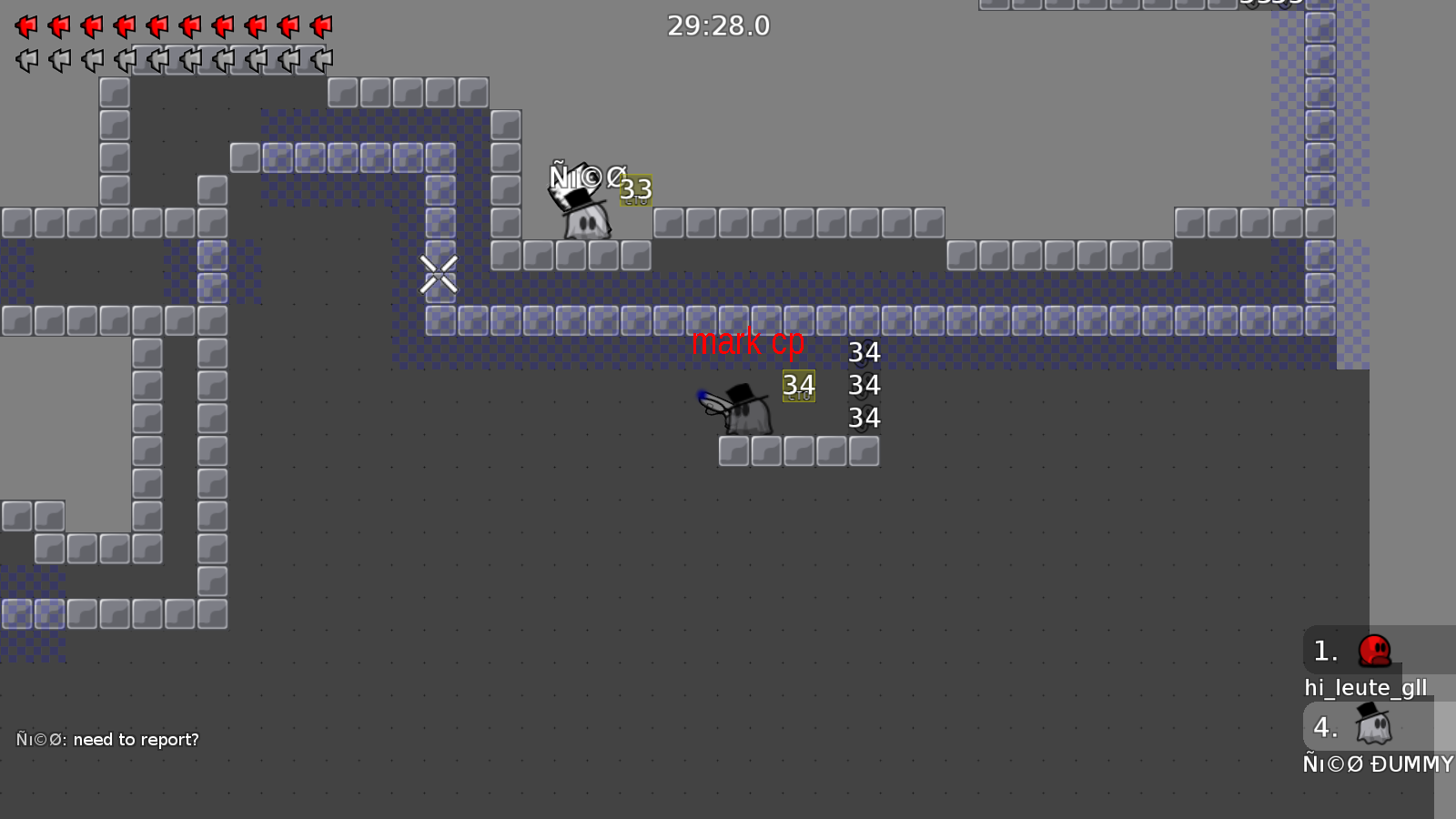The height and width of the screenshot is (819, 1456).
Task: Click the first gray armor shield icon
Action: tap(26, 60)
